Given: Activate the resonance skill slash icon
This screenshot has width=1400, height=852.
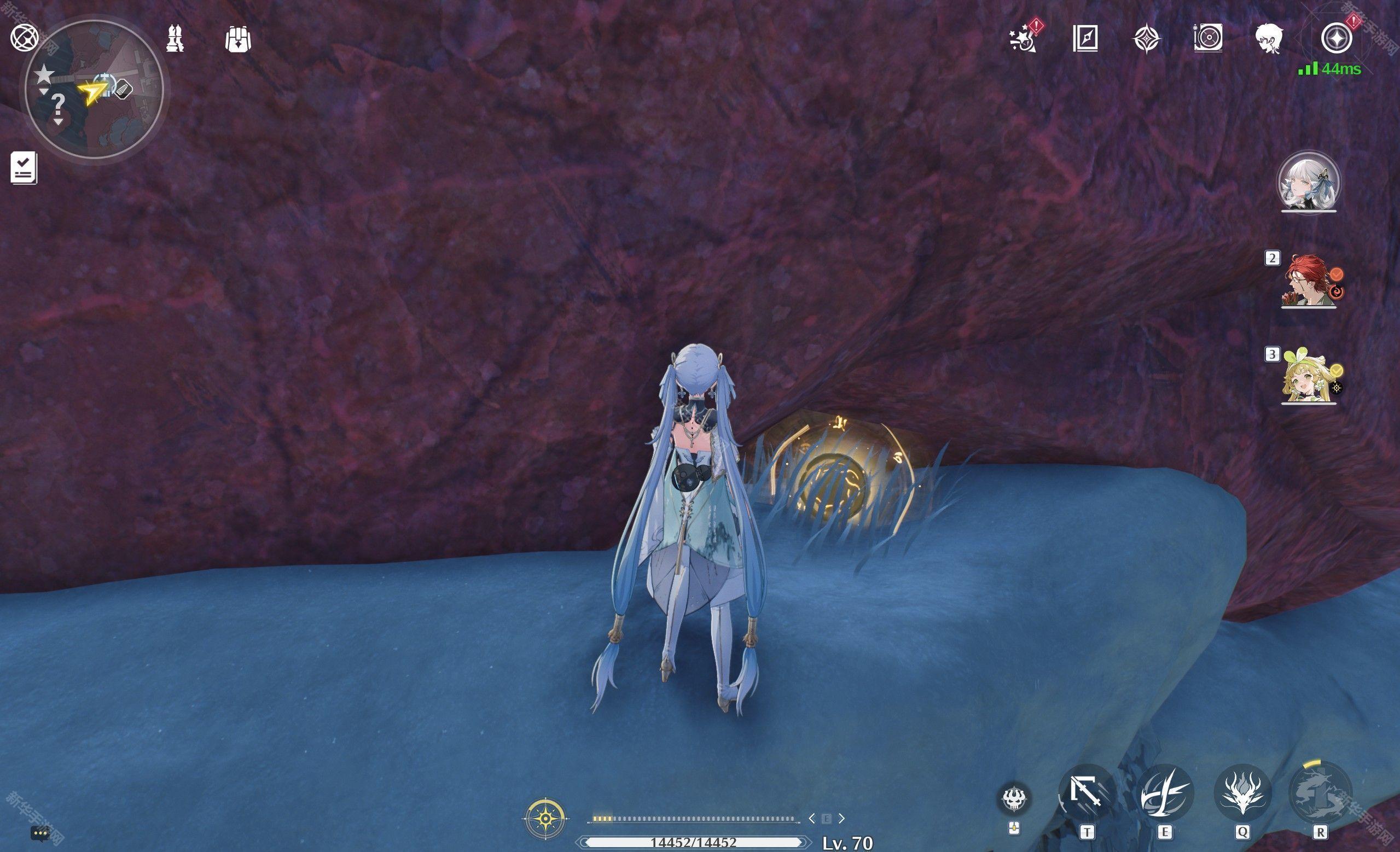Looking at the screenshot, I should click(1164, 792).
